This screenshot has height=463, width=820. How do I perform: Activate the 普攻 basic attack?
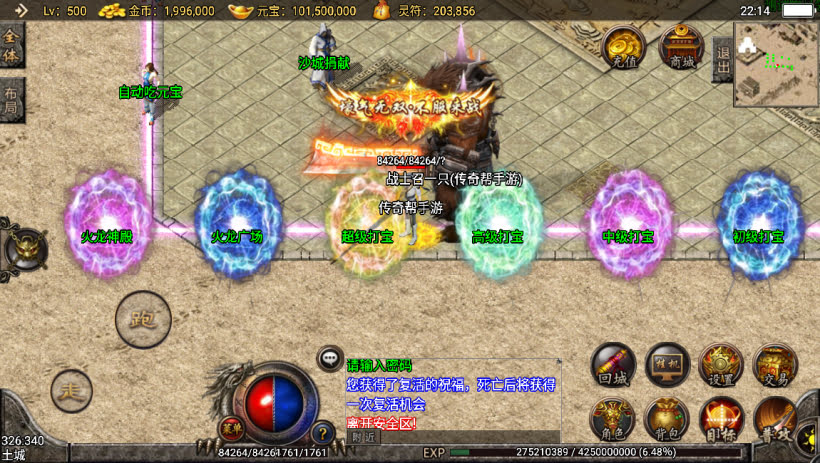pos(774,417)
